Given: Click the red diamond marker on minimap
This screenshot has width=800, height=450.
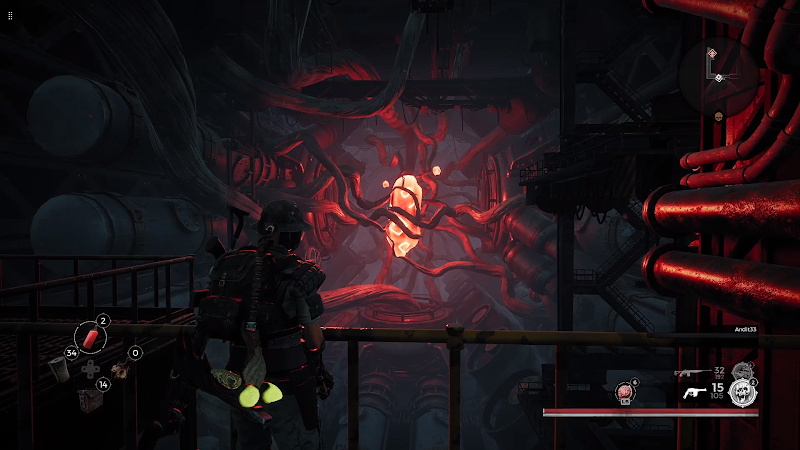Looking at the screenshot, I should (x=711, y=52).
